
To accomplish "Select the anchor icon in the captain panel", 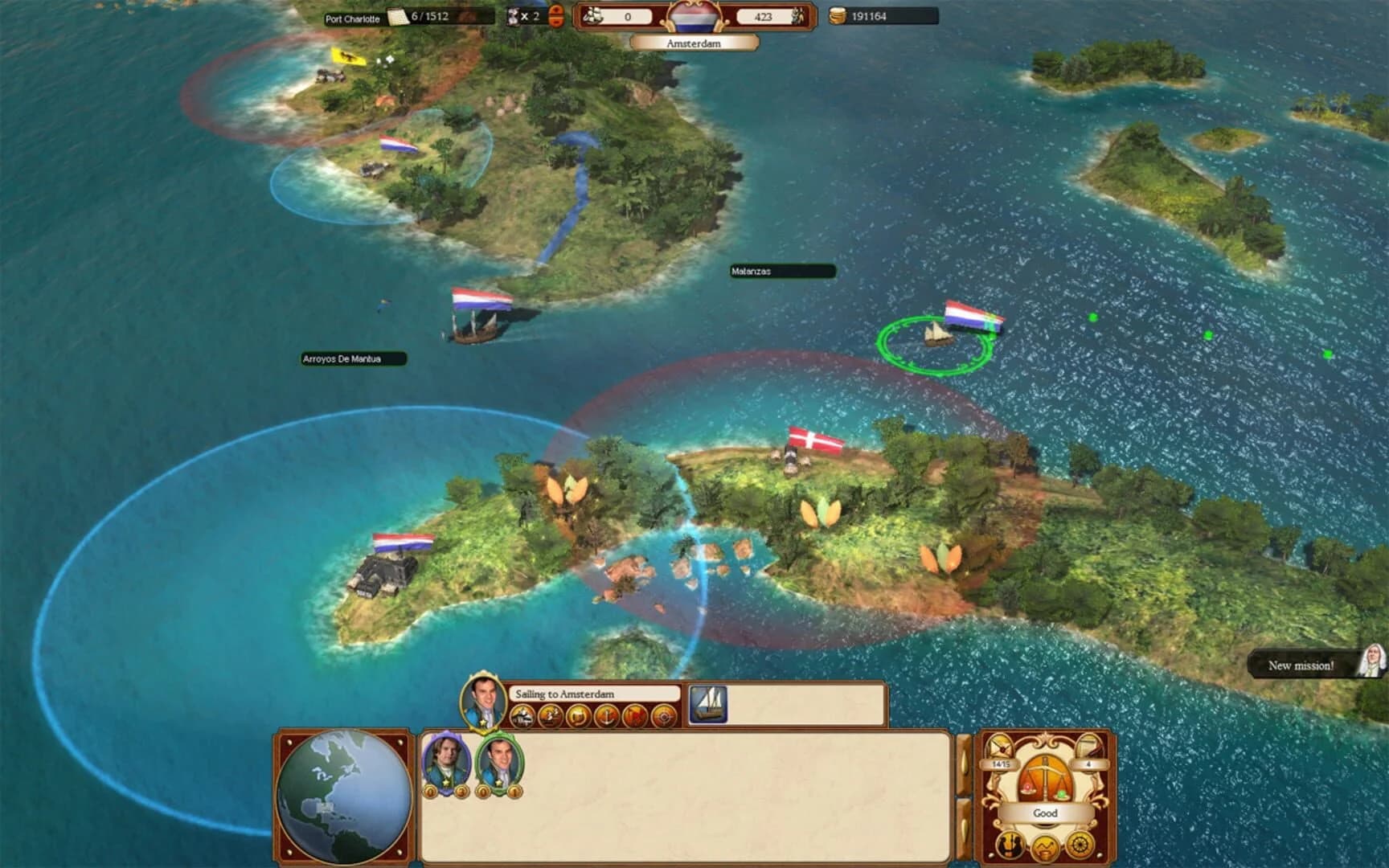I will tap(606, 716).
